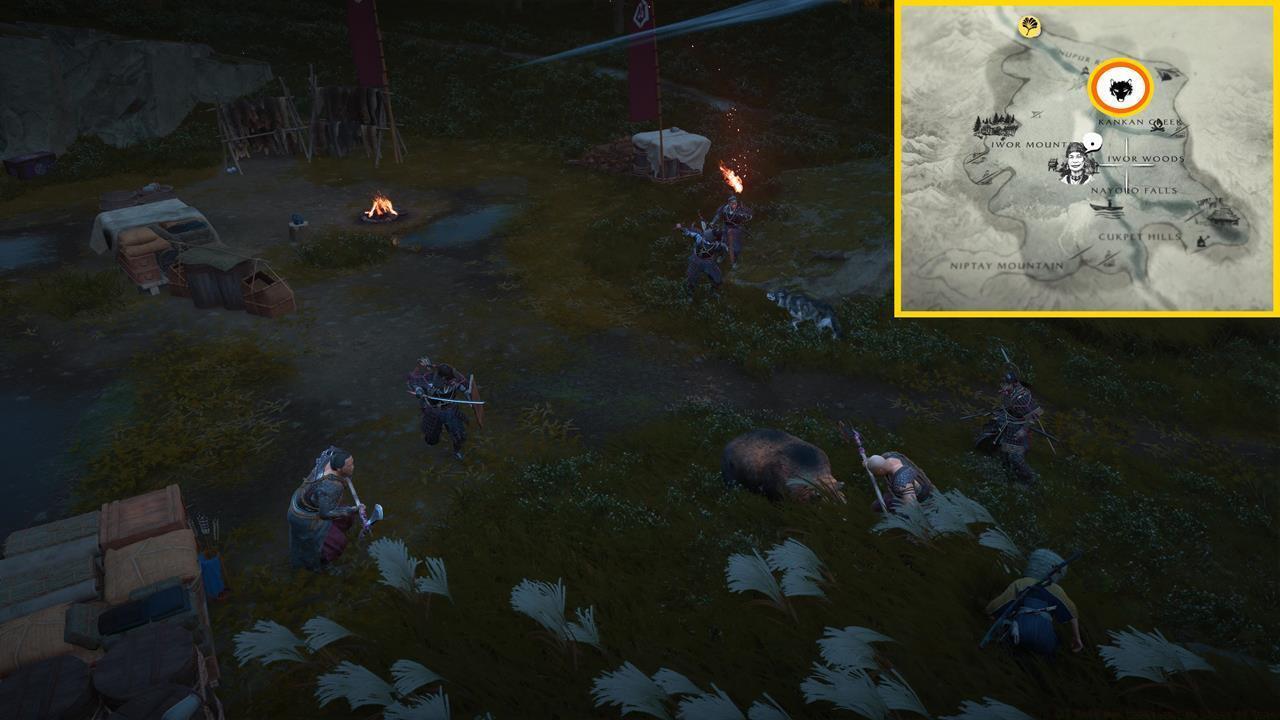Click the Nayoro Falls text label
The width and height of the screenshot is (1280, 720).
click(x=1133, y=190)
